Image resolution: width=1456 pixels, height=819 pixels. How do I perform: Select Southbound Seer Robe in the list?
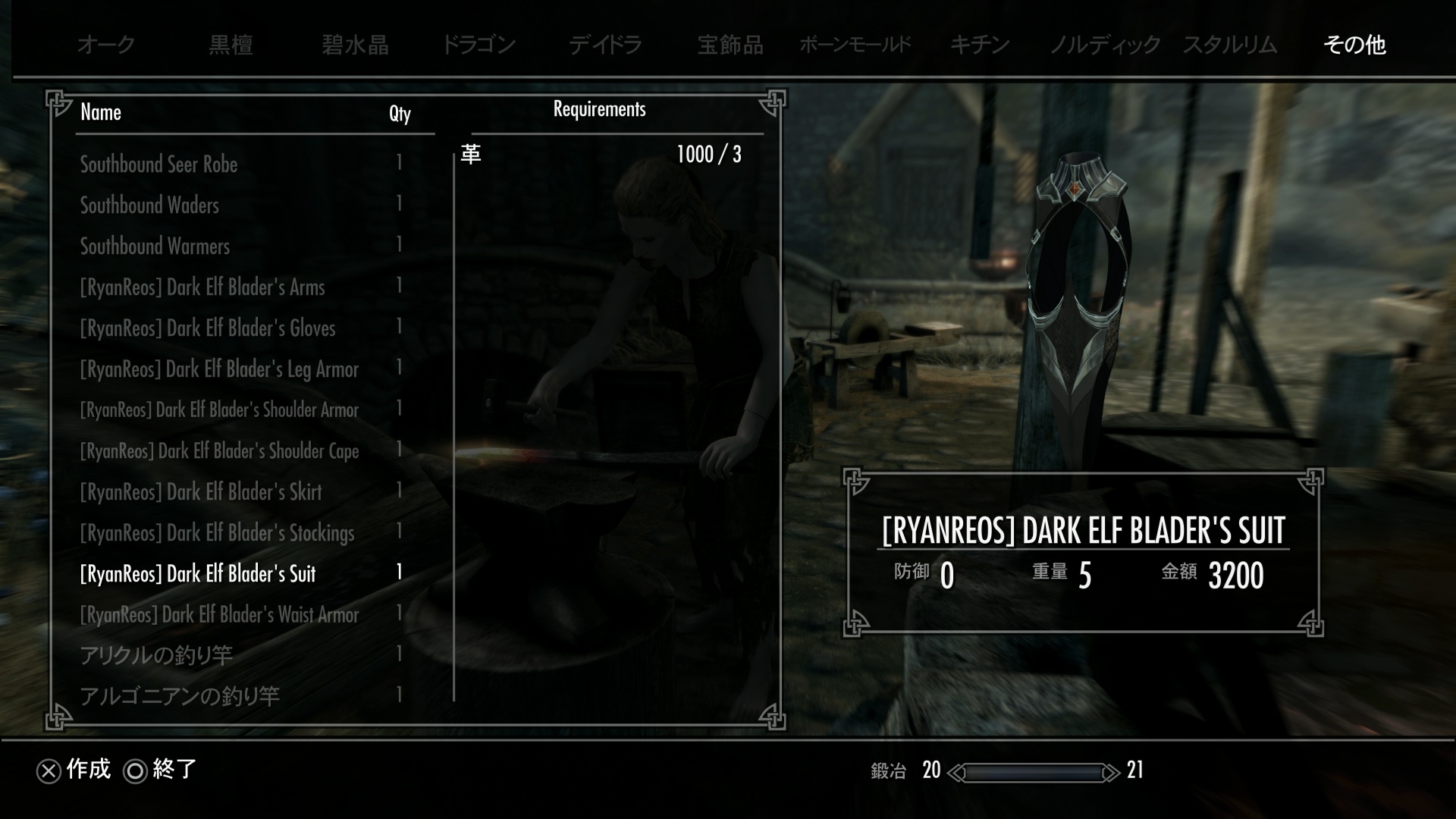pos(158,165)
